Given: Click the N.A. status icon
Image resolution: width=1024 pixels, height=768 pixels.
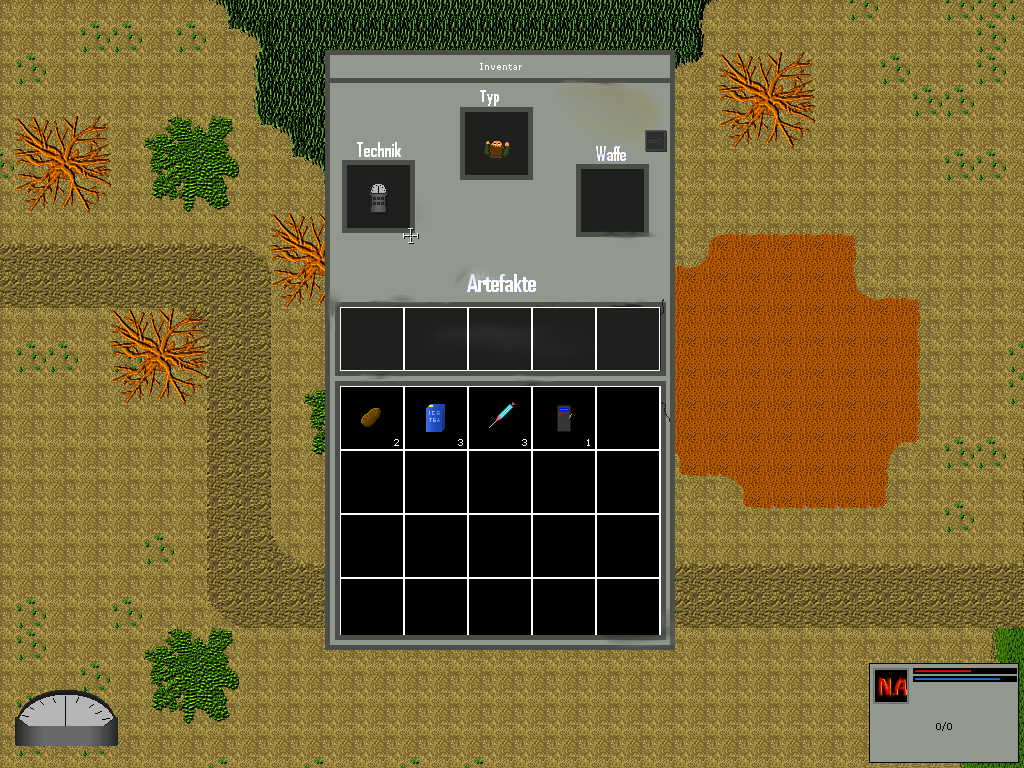Looking at the screenshot, I should [891, 686].
